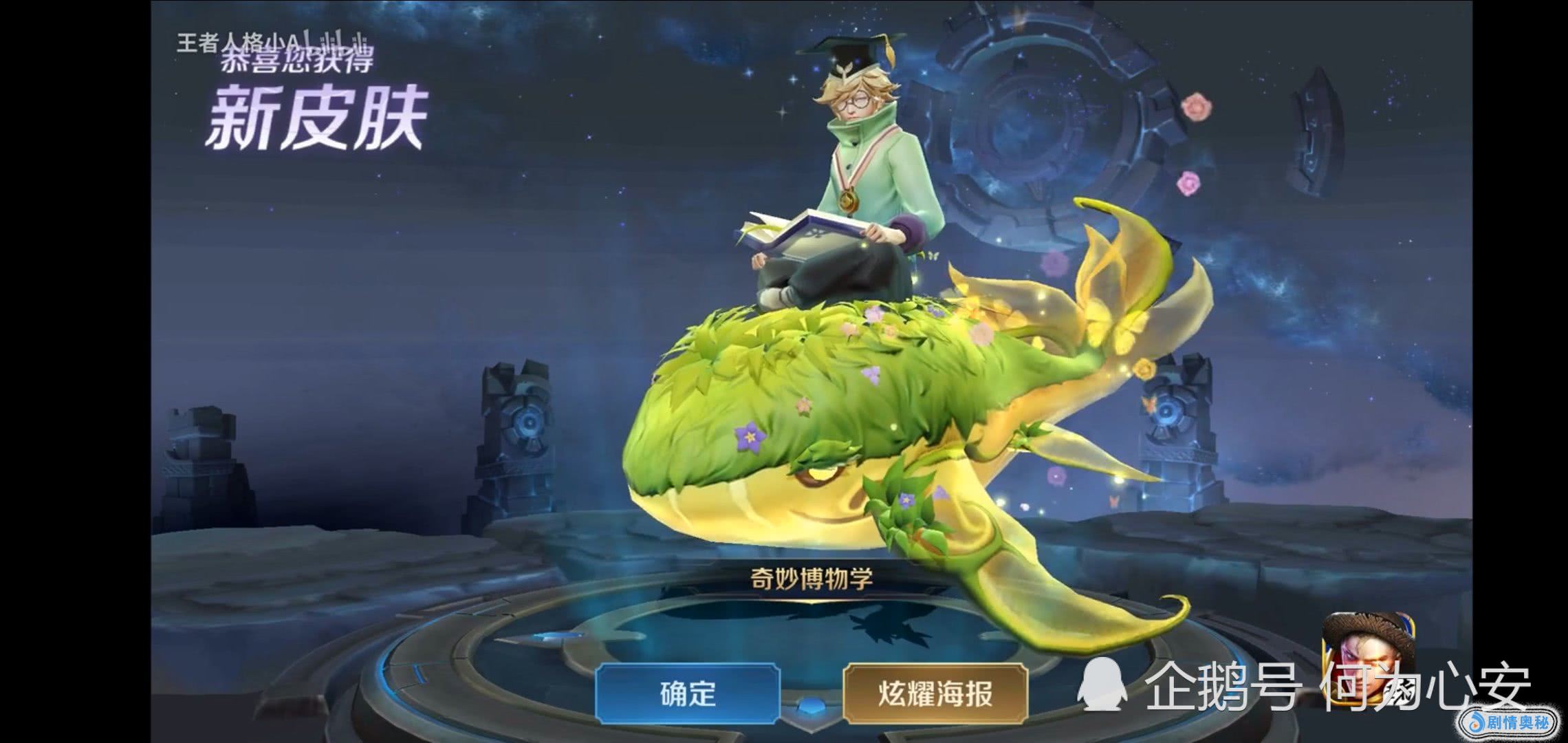
Task: Confirm the new skin with 确定
Action: click(688, 693)
